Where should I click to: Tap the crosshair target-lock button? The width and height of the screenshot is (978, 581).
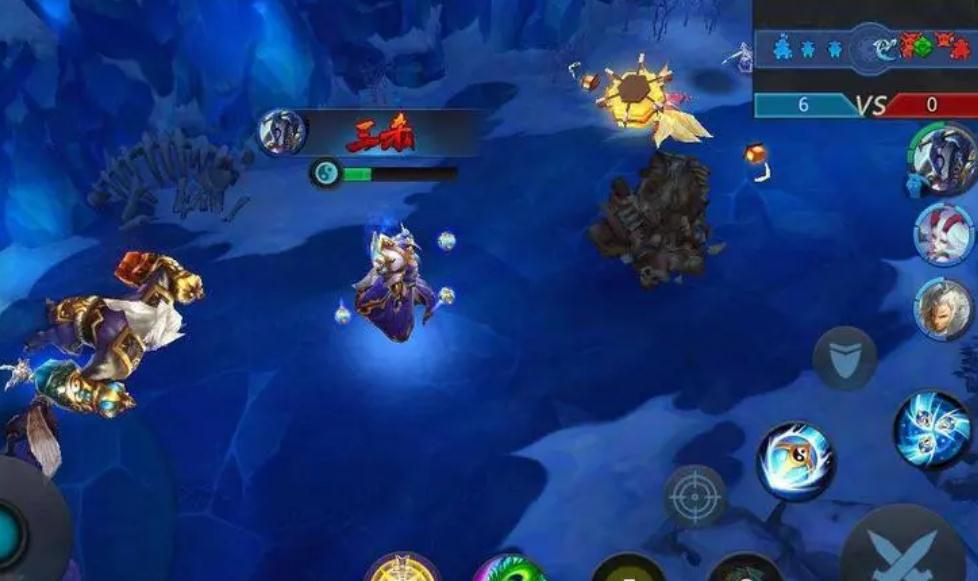tap(695, 495)
